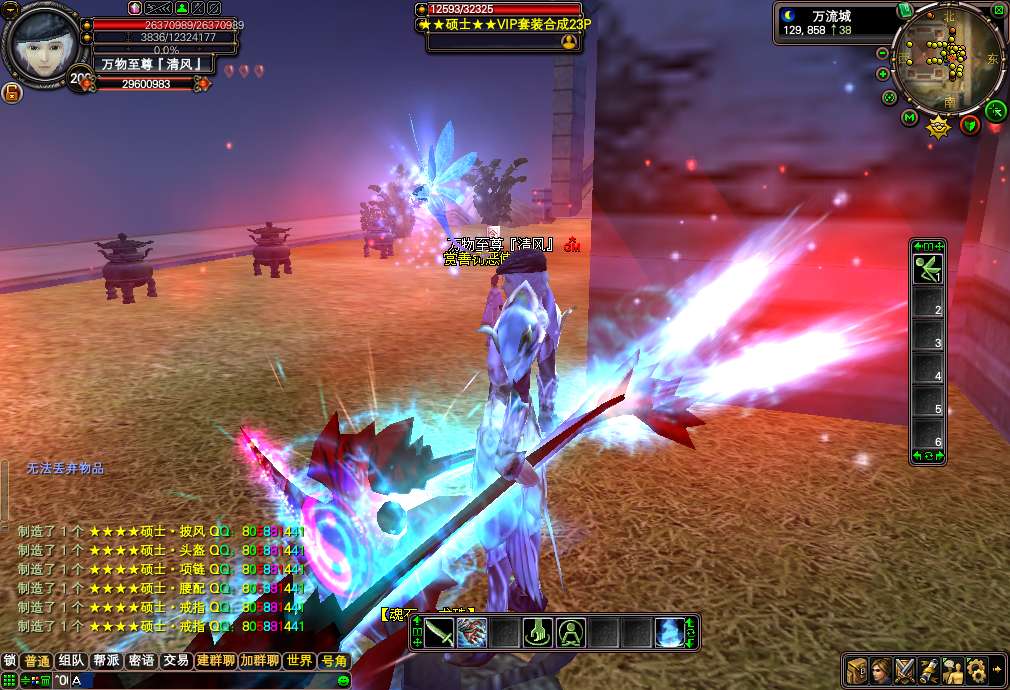This screenshot has width=1010, height=690.
Task: Open the character portrait menu icon
Action: click(880, 669)
